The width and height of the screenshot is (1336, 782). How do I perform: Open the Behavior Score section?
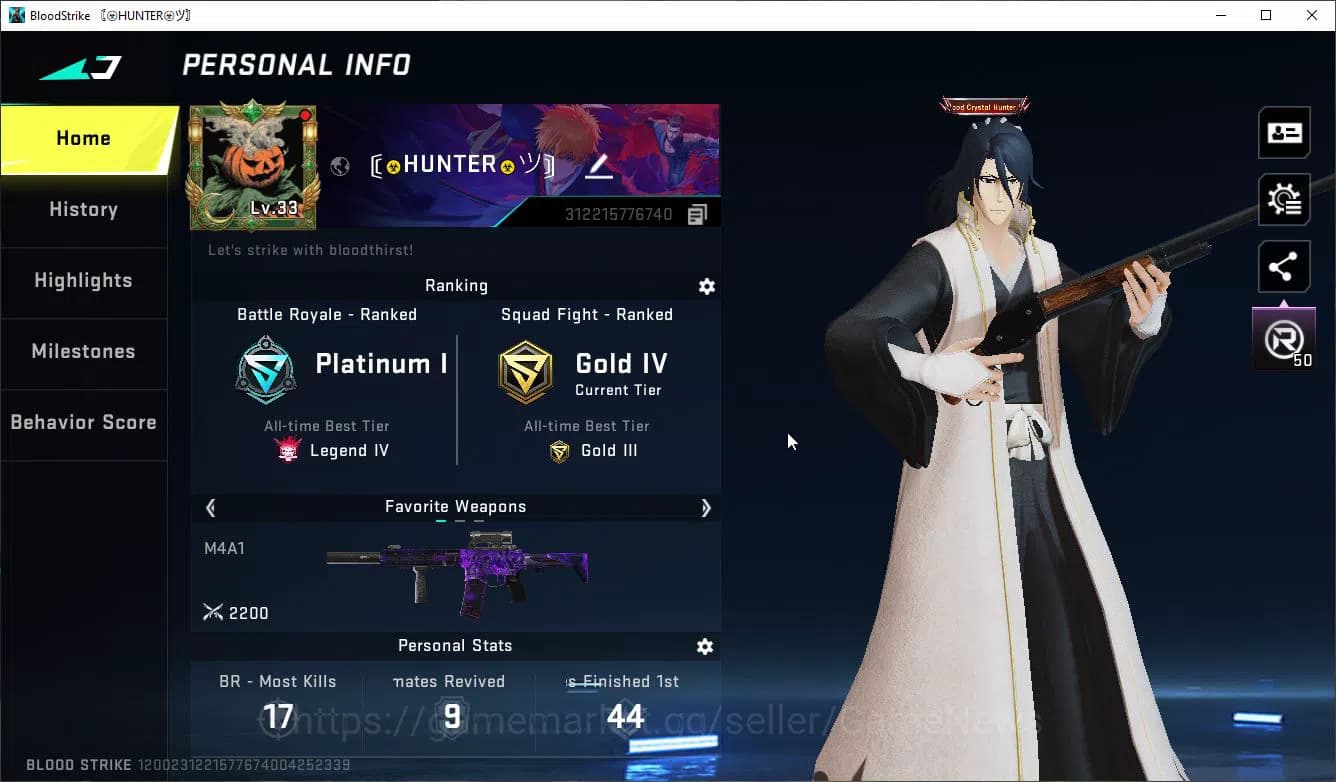83,422
